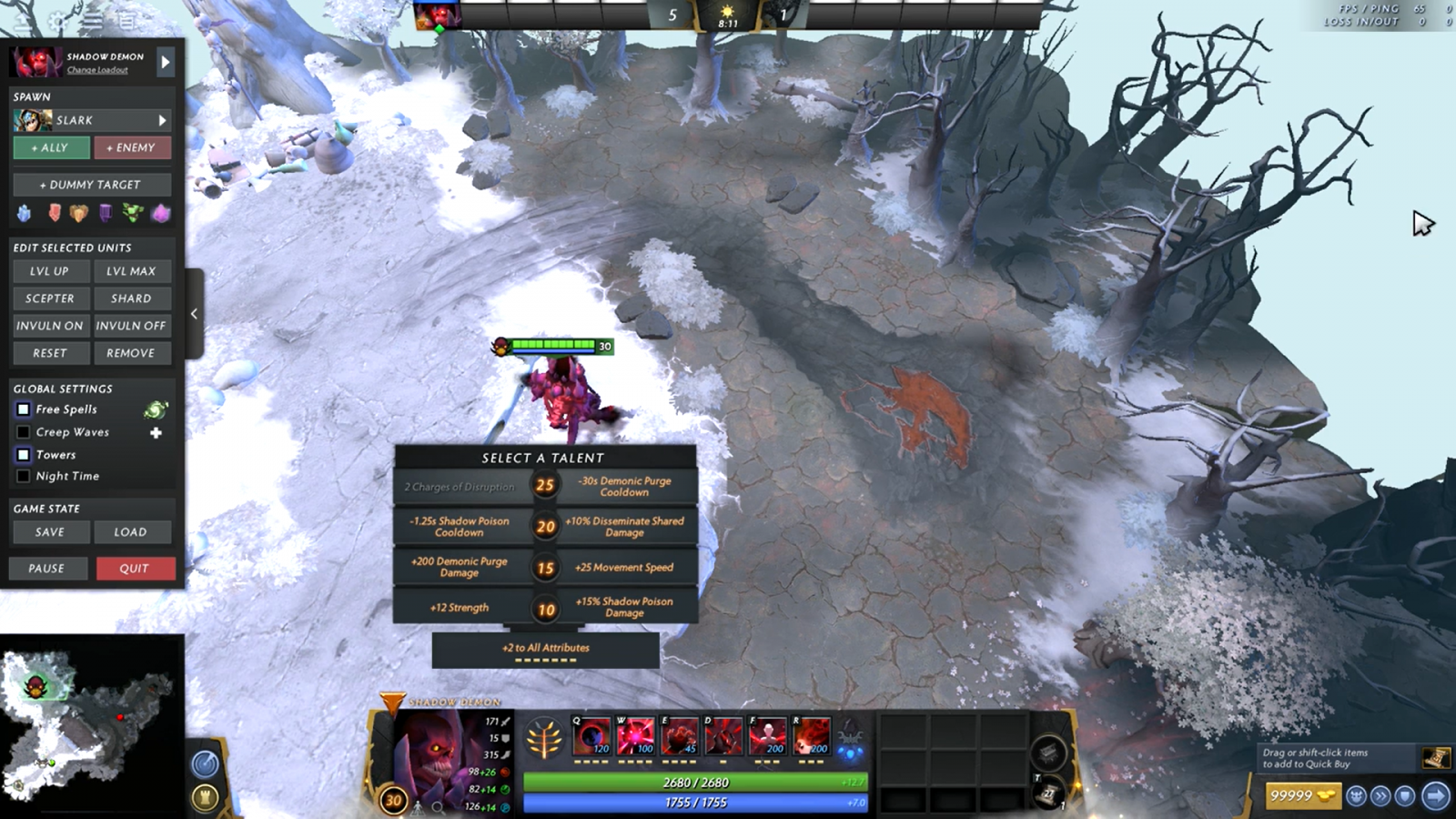Open the Change Loadout link

(97, 70)
